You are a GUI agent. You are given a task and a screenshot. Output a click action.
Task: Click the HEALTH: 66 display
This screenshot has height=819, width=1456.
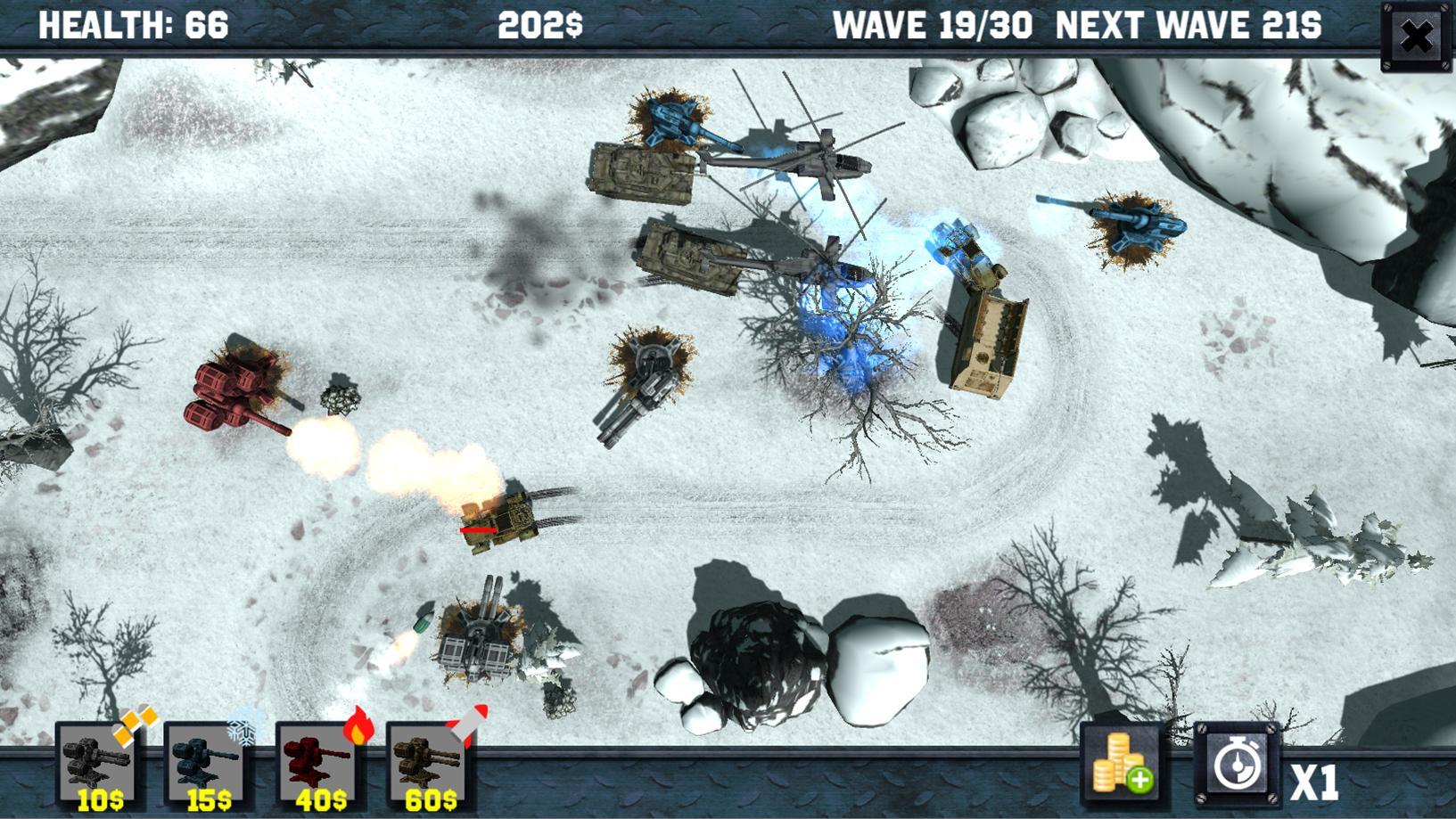(136, 24)
